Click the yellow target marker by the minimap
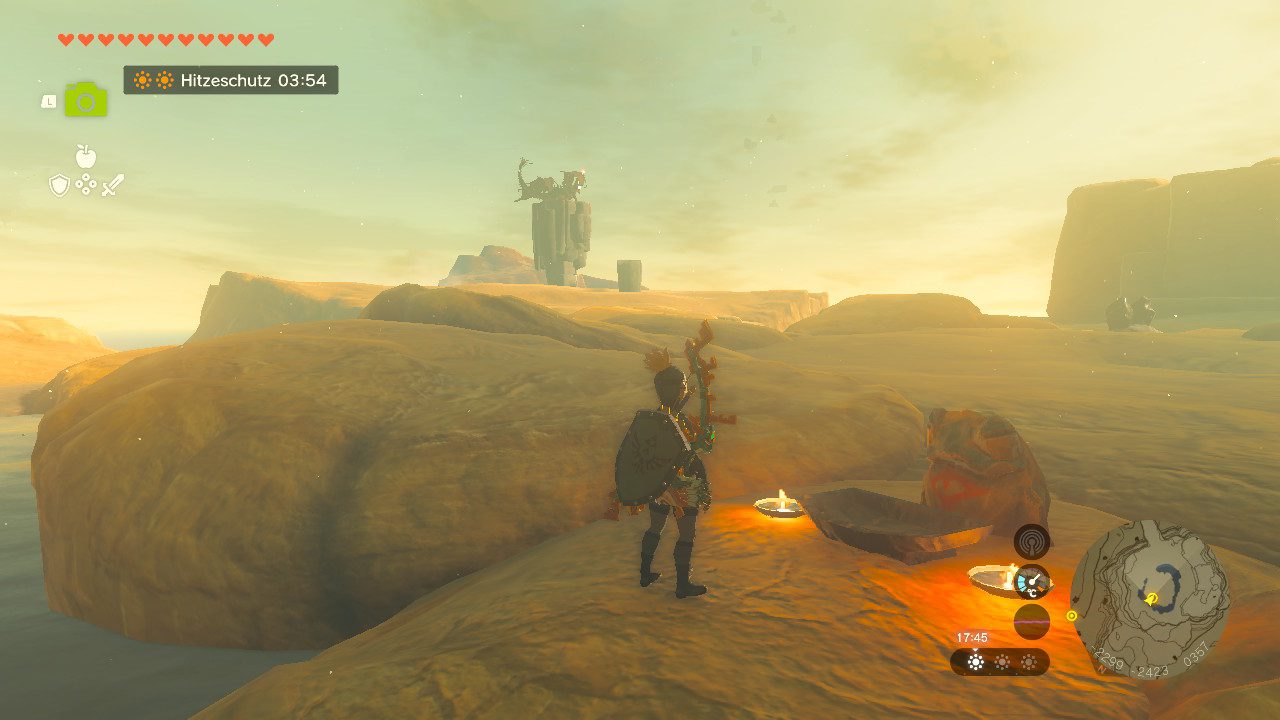This screenshot has width=1280, height=720. point(1072,616)
